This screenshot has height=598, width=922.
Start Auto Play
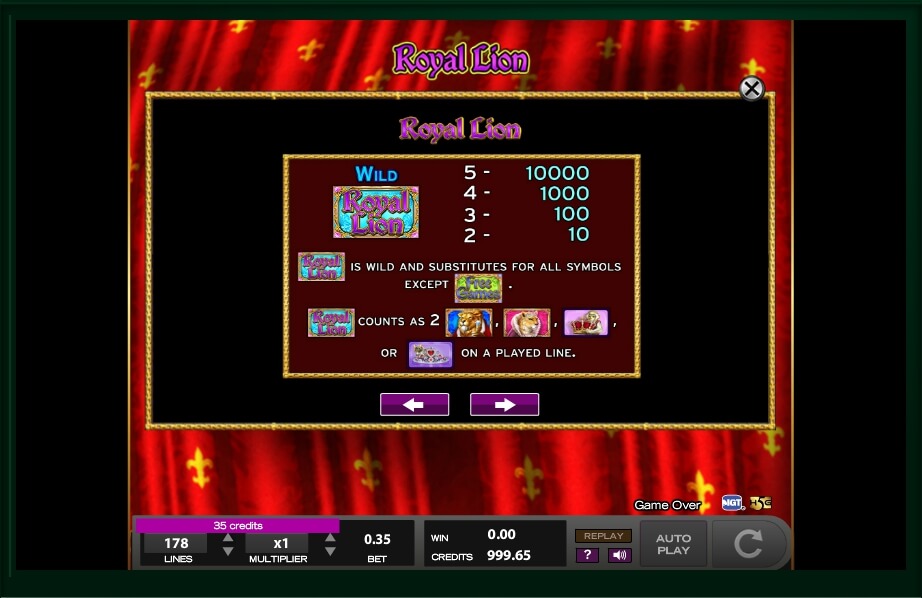point(673,544)
